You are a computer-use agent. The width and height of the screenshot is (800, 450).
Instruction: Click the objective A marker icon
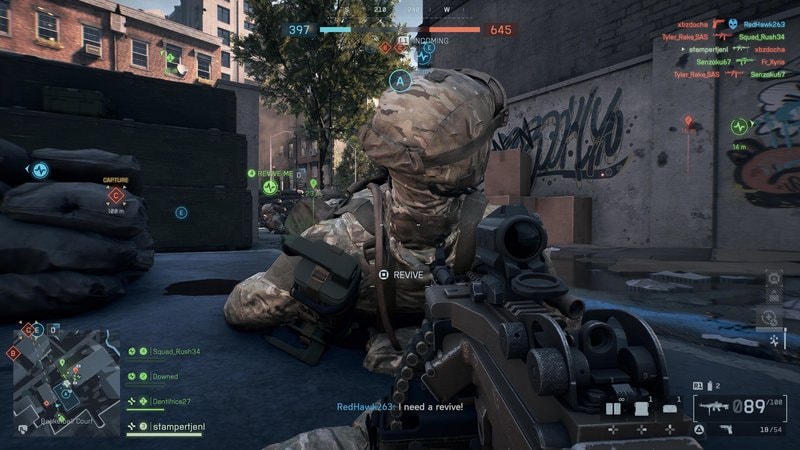coord(401,80)
